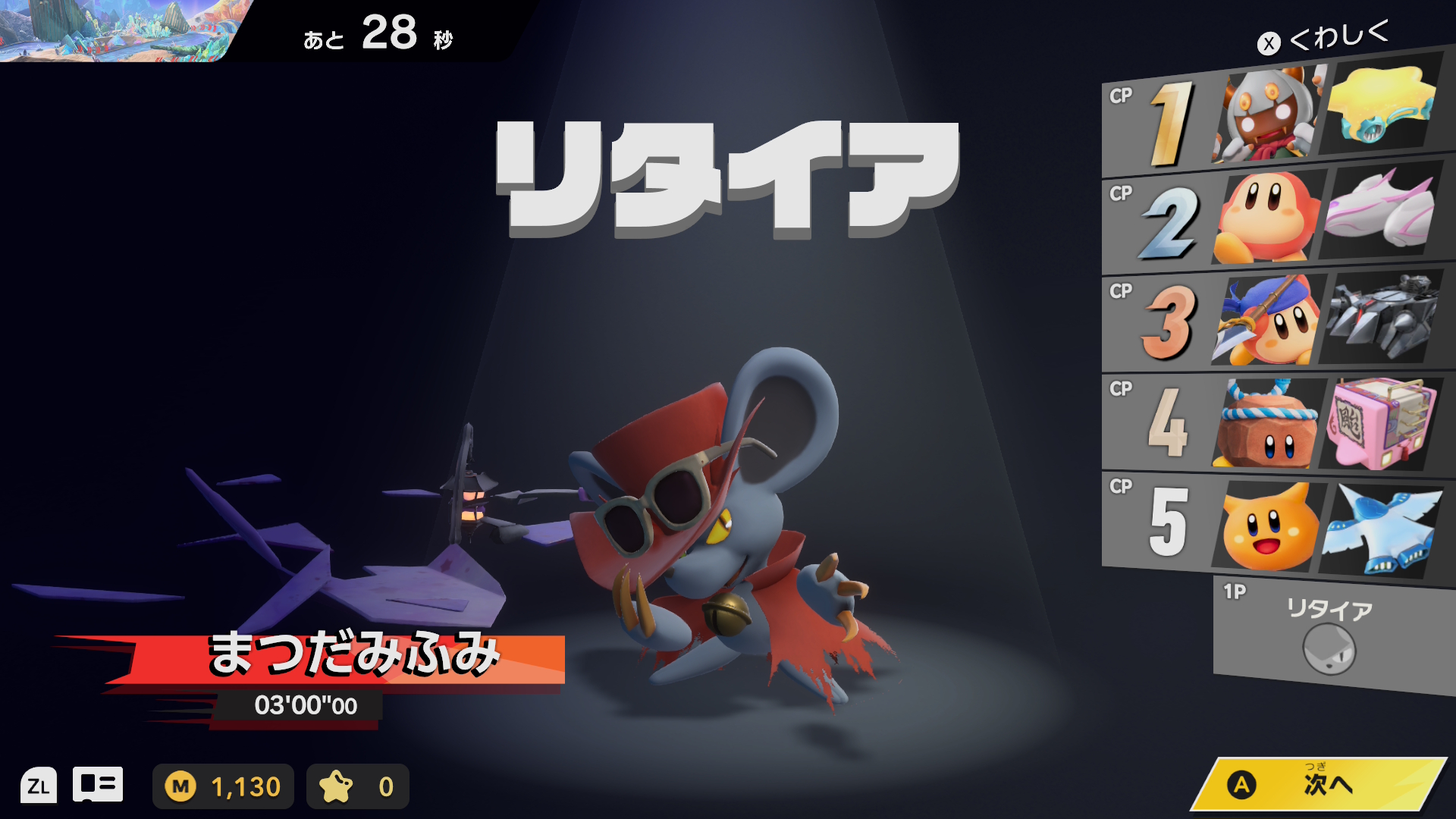The width and height of the screenshot is (1456, 819).
Task: Select the 2nd place Waddle Dee row
Action: pyautogui.click(x=1274, y=220)
